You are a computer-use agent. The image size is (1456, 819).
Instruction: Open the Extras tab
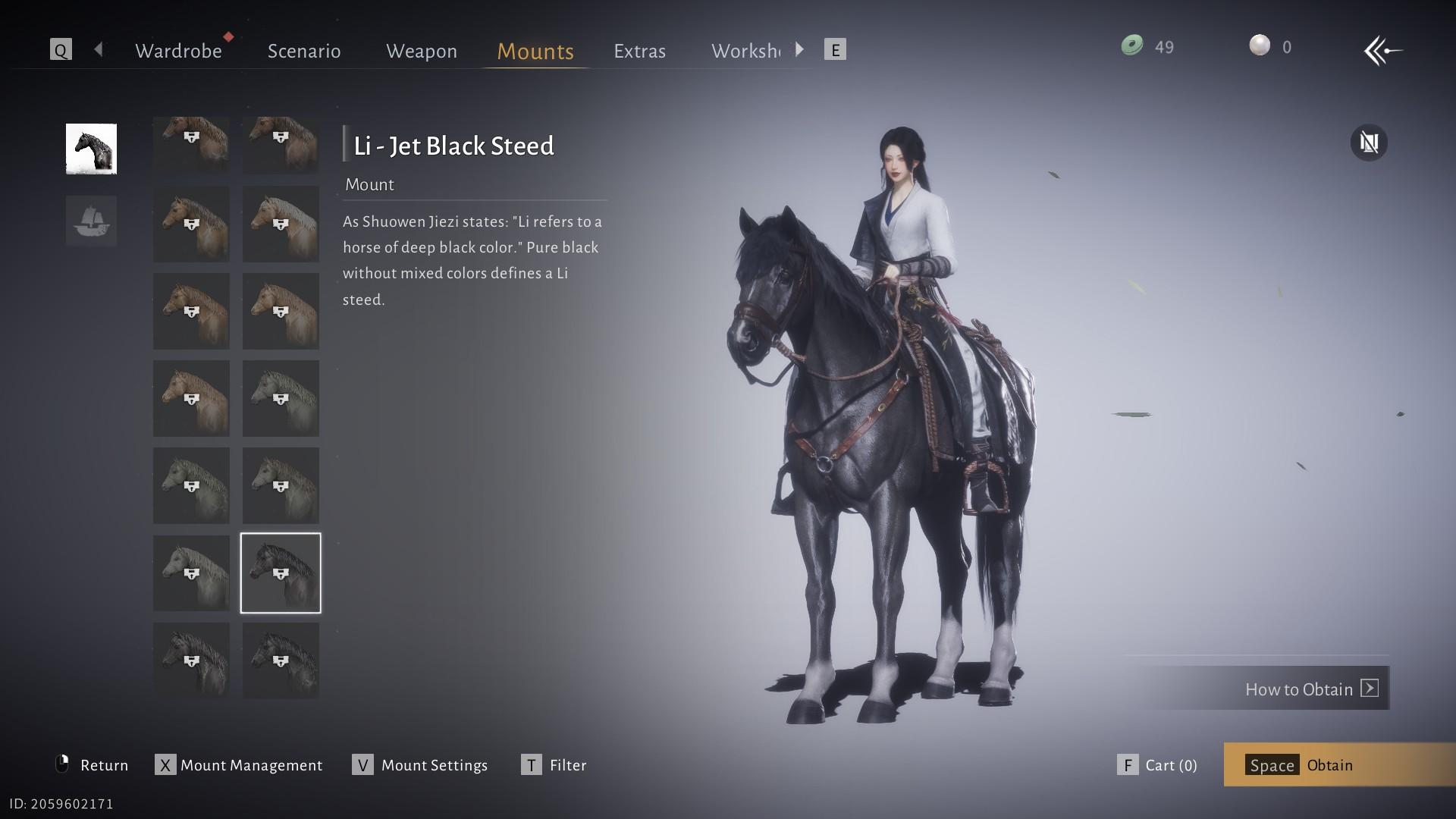(x=639, y=51)
